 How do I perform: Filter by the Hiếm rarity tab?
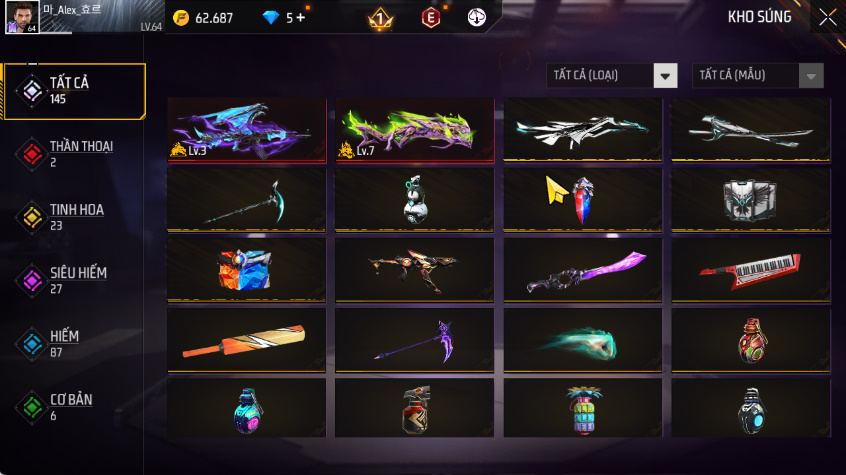coord(74,343)
